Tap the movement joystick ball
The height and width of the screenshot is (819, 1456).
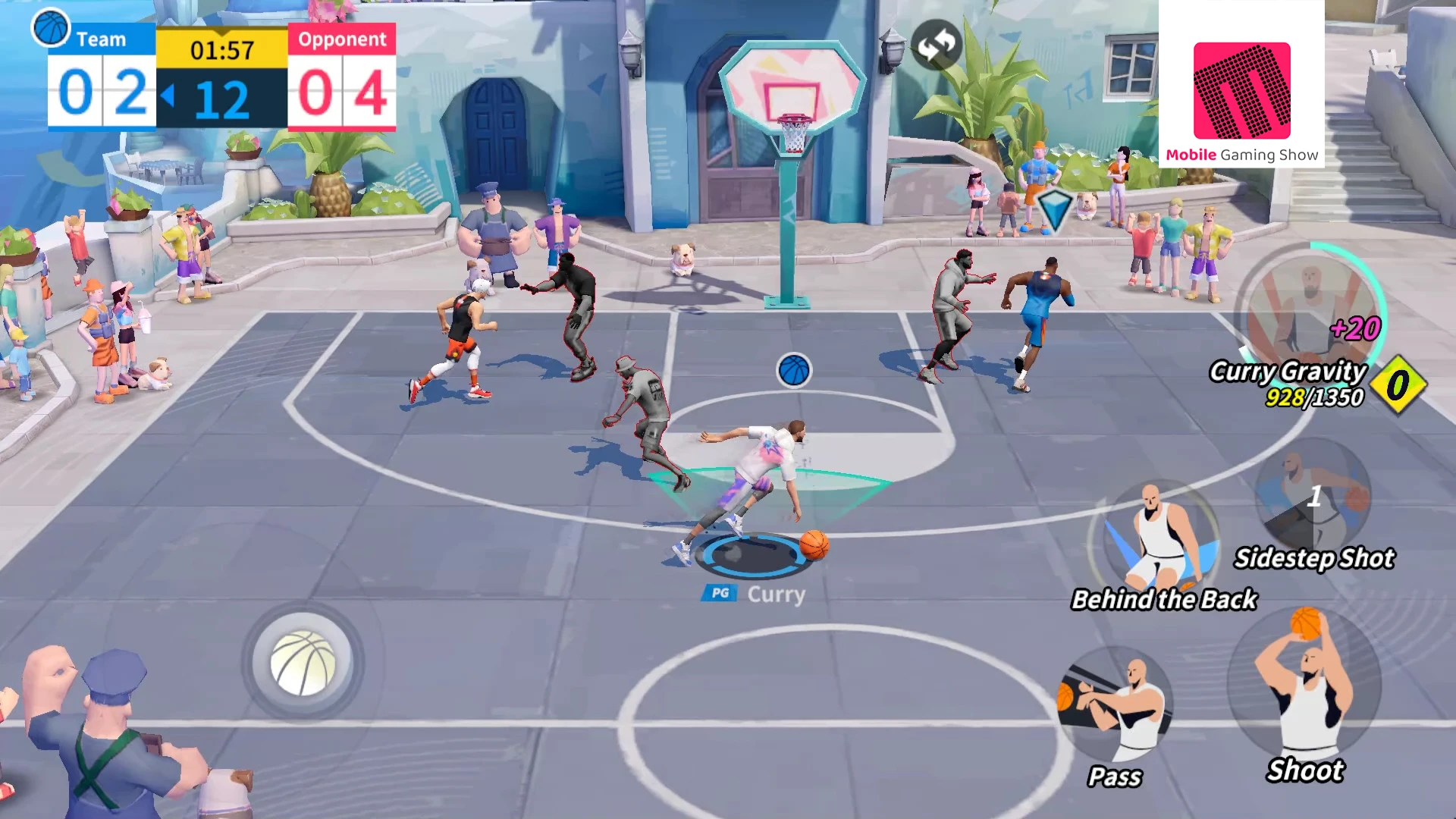pyautogui.click(x=302, y=663)
